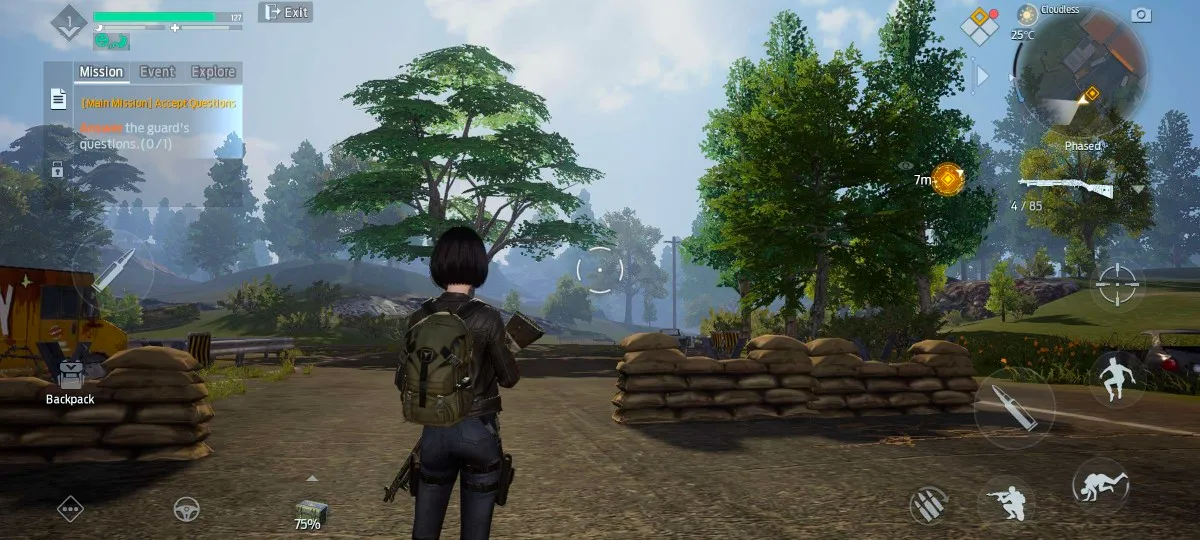Toggle the crouch stance button

(x=1005, y=501)
